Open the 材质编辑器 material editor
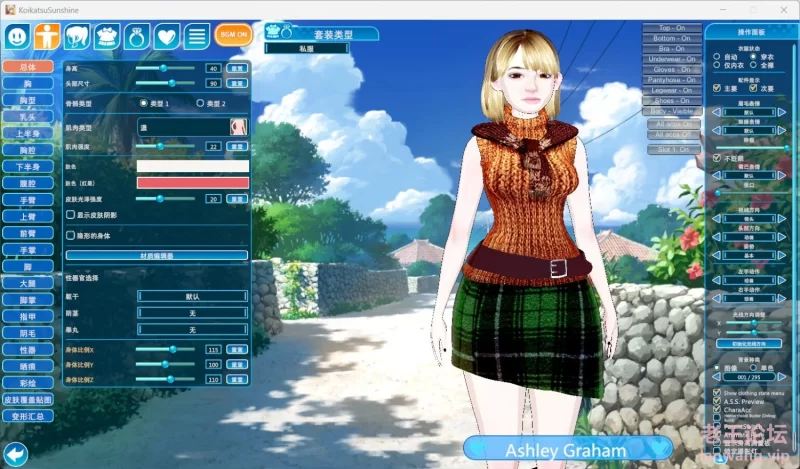The image size is (800, 469). 194,255
